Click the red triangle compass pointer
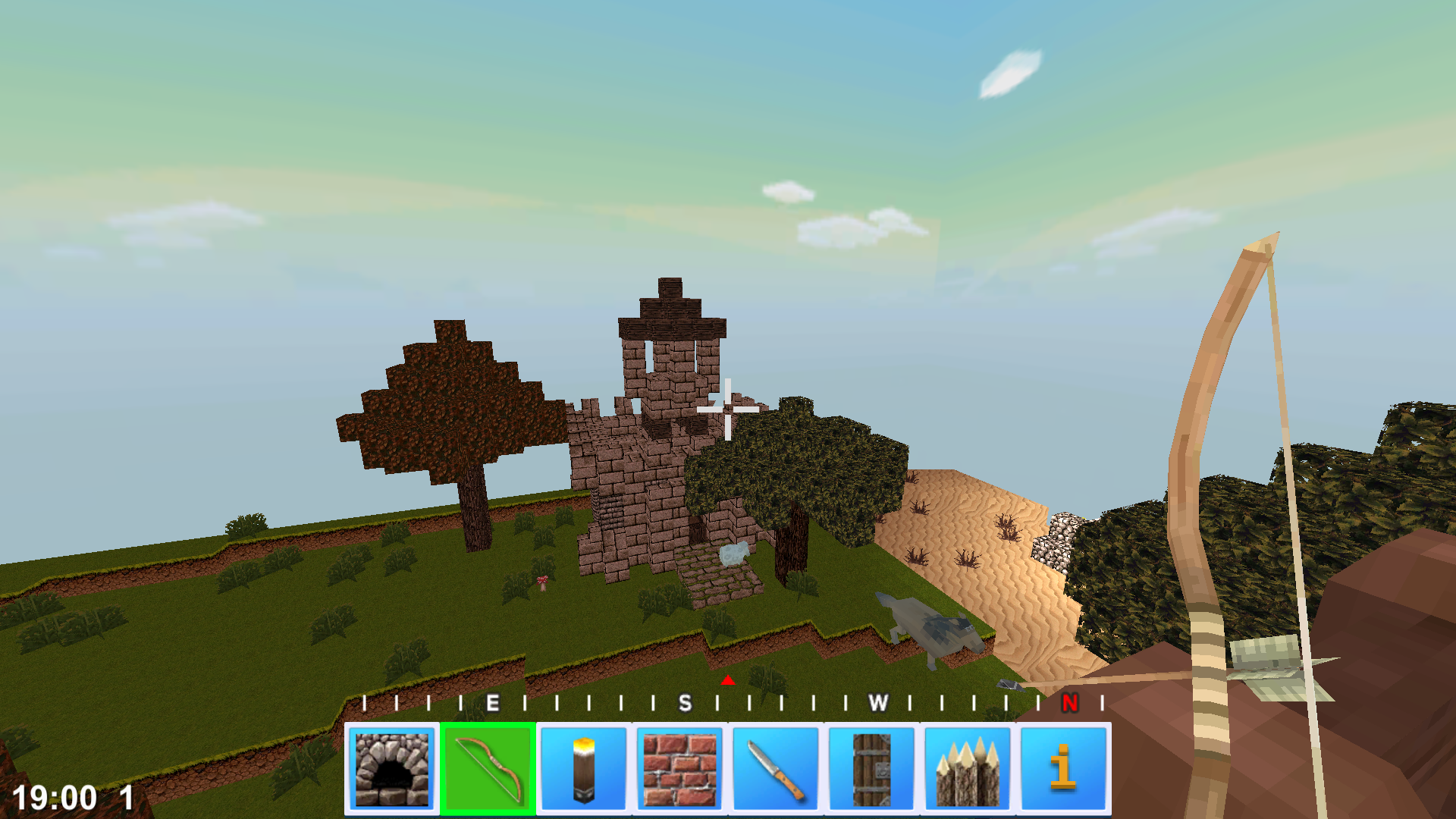 727,682
